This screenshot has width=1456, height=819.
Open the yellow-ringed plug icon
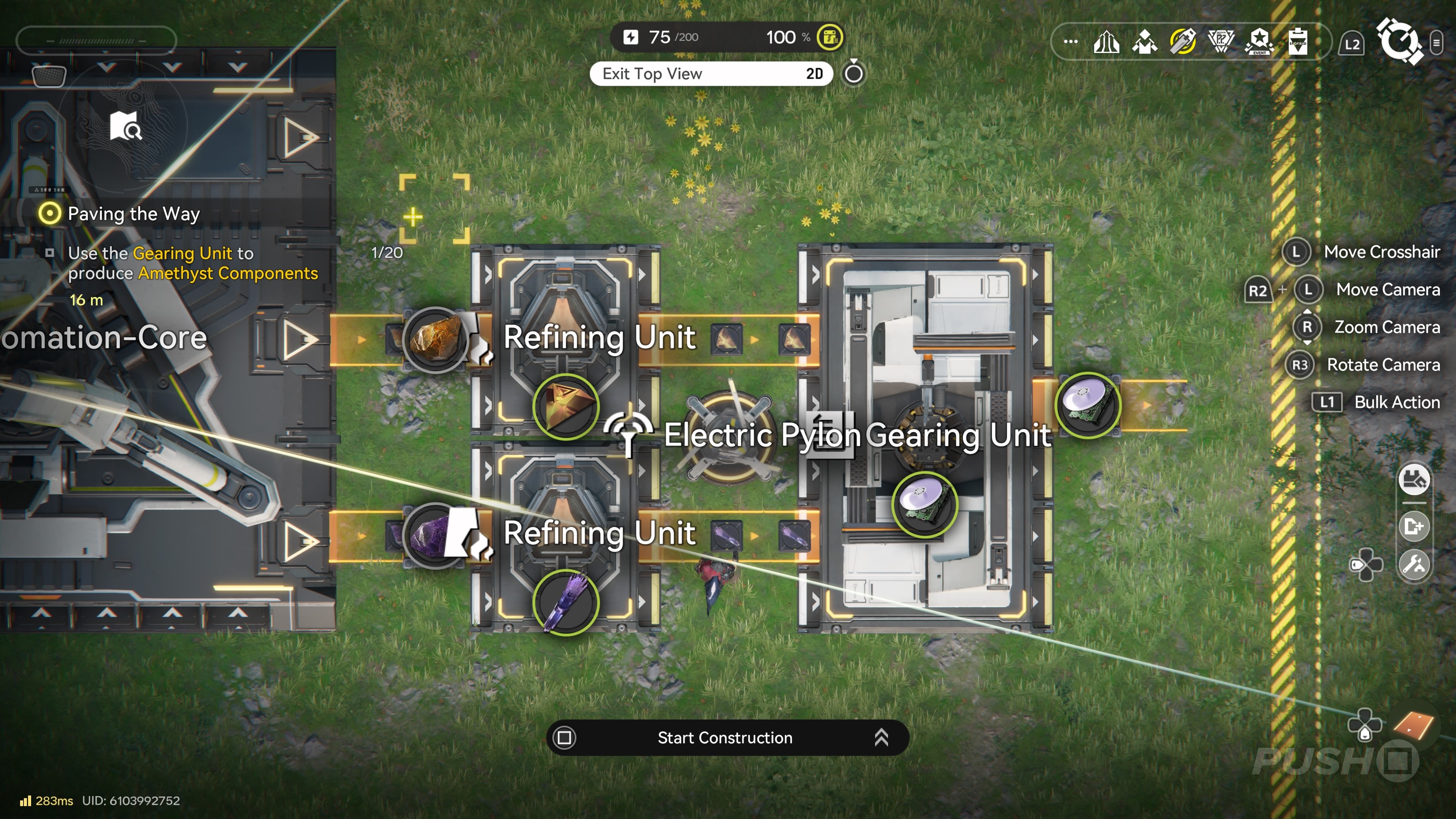[1183, 42]
